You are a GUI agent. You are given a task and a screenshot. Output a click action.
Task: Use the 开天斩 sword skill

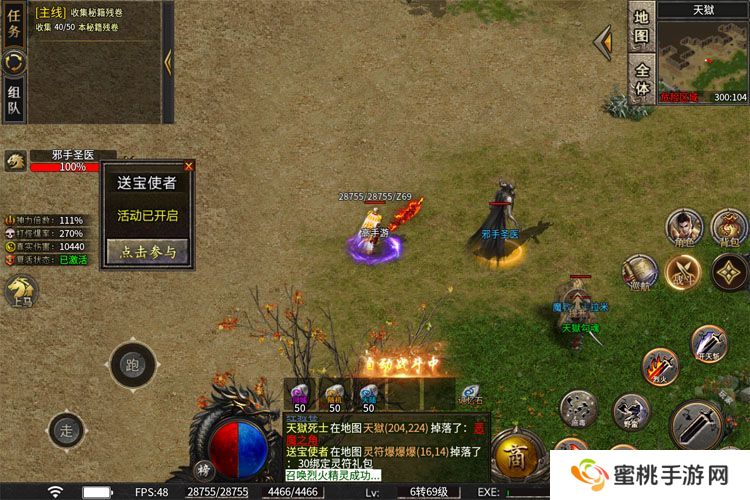tap(708, 345)
